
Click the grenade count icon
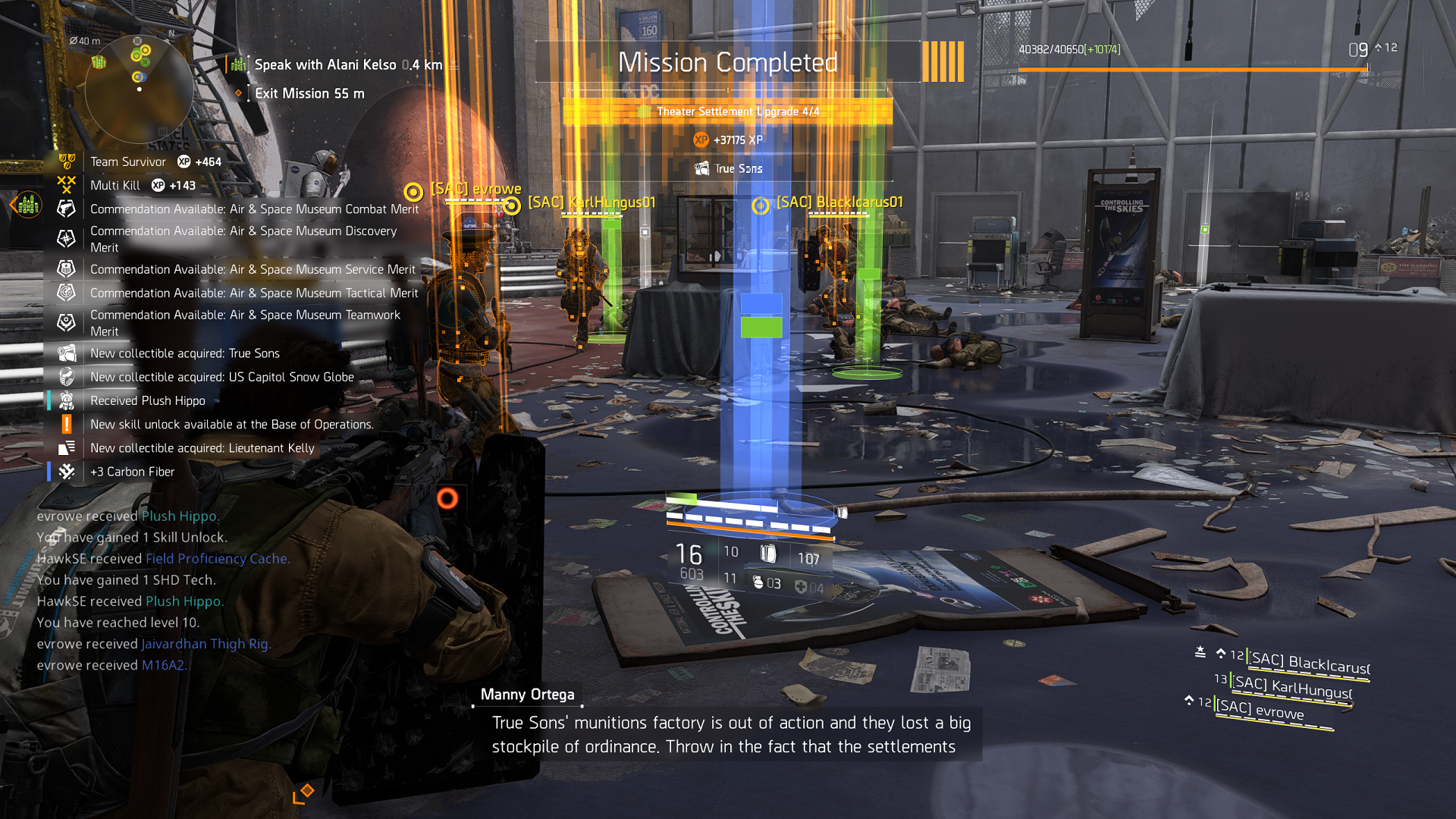758,582
